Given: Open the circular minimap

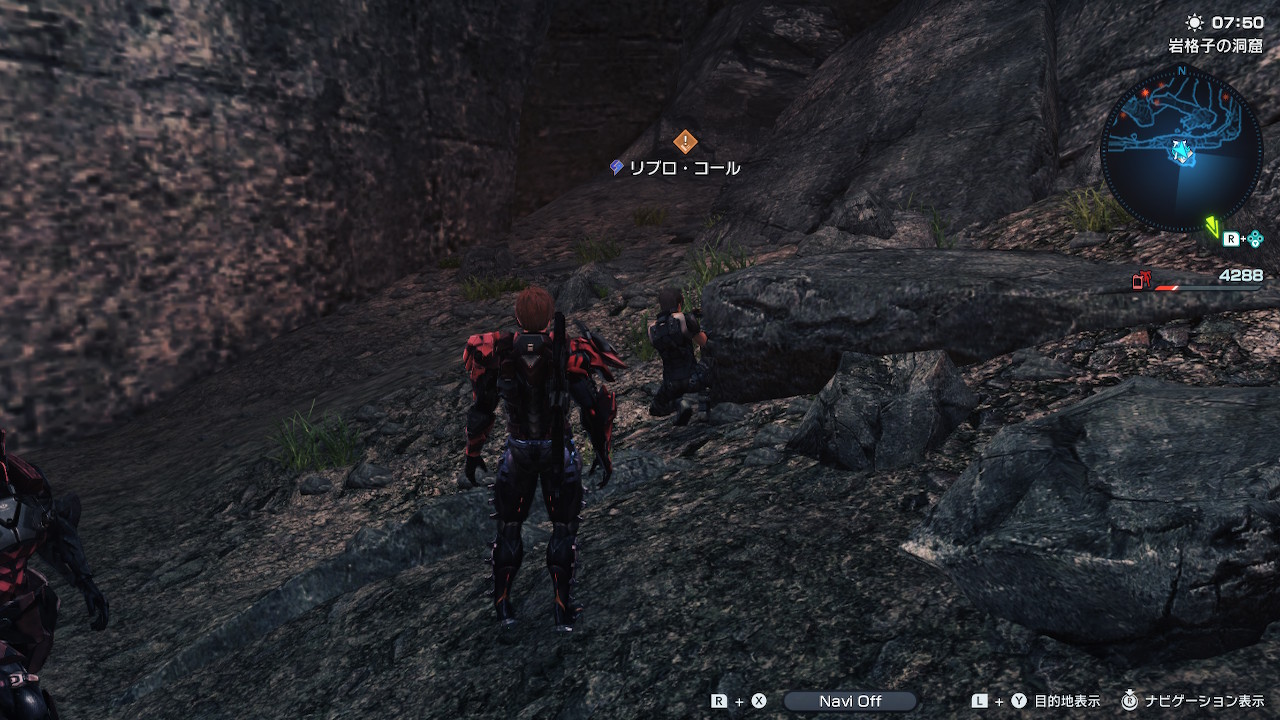Looking at the screenshot, I should (x=1181, y=148).
